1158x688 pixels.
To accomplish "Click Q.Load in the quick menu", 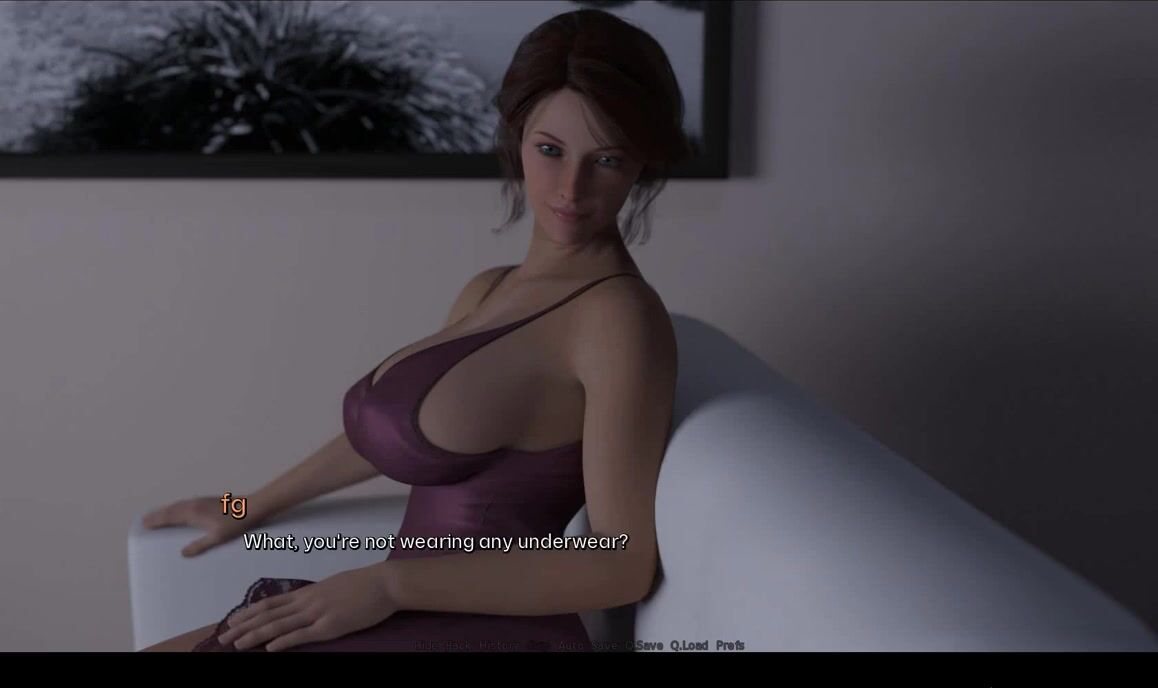I will point(688,646).
